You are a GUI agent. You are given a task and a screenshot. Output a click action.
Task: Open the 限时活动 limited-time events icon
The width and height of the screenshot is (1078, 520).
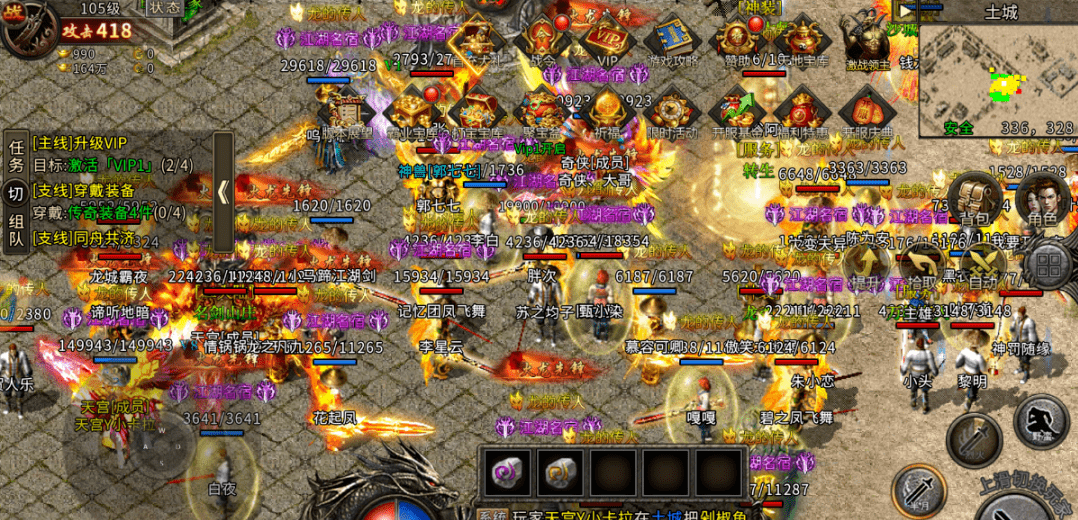[672, 111]
